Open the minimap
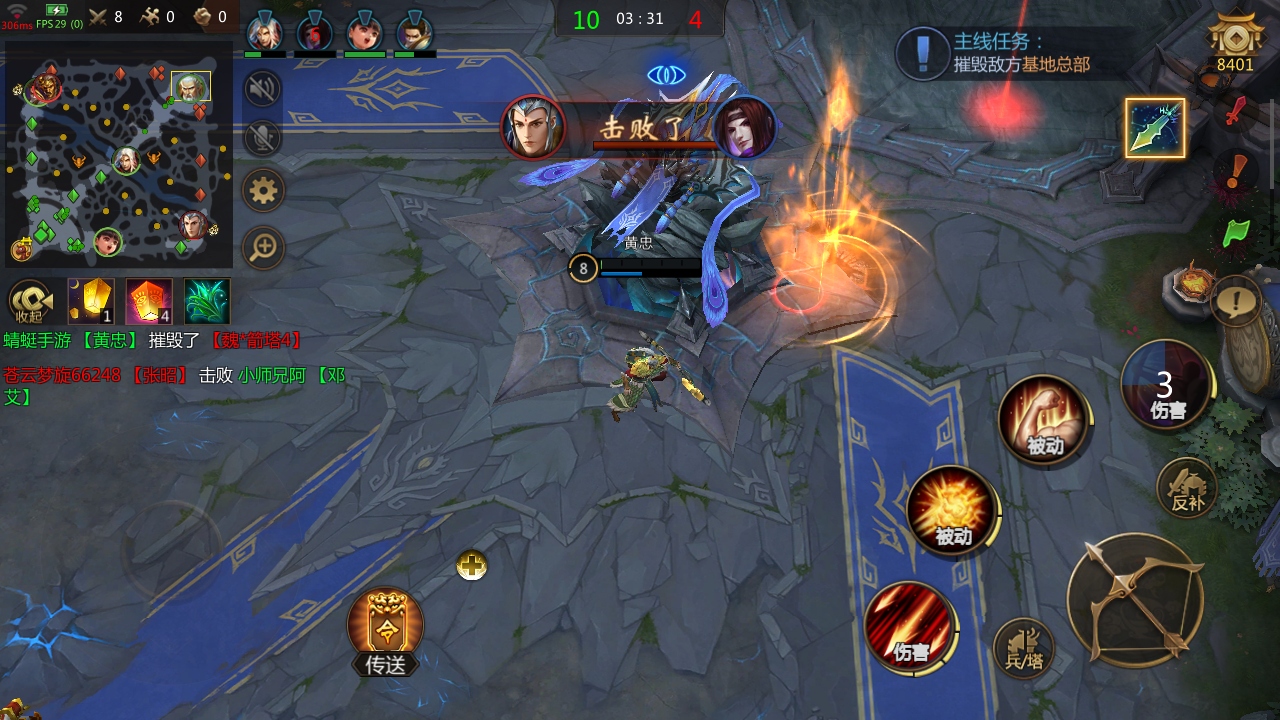The image size is (1280, 720). tap(118, 160)
